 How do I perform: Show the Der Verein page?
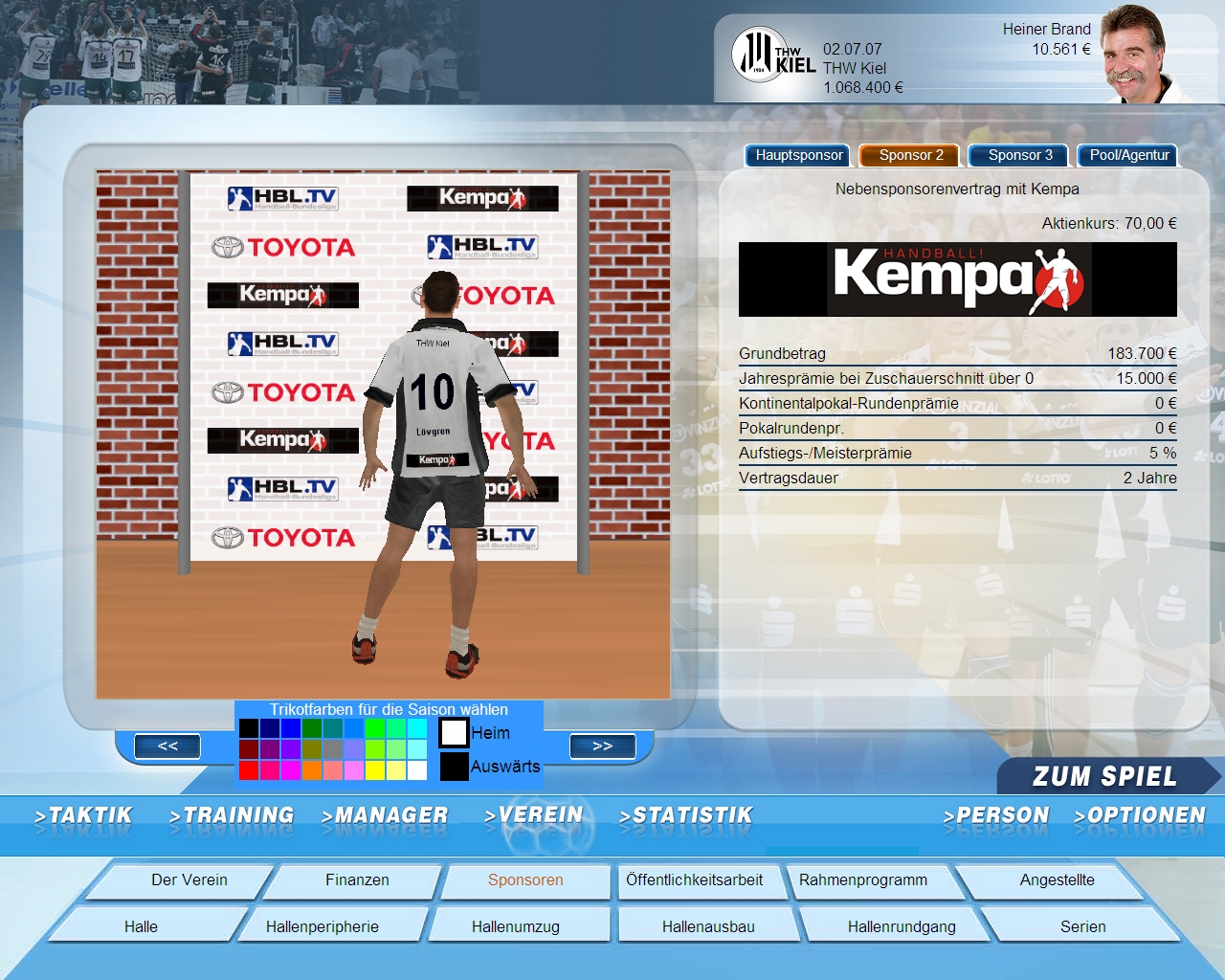pos(189,880)
